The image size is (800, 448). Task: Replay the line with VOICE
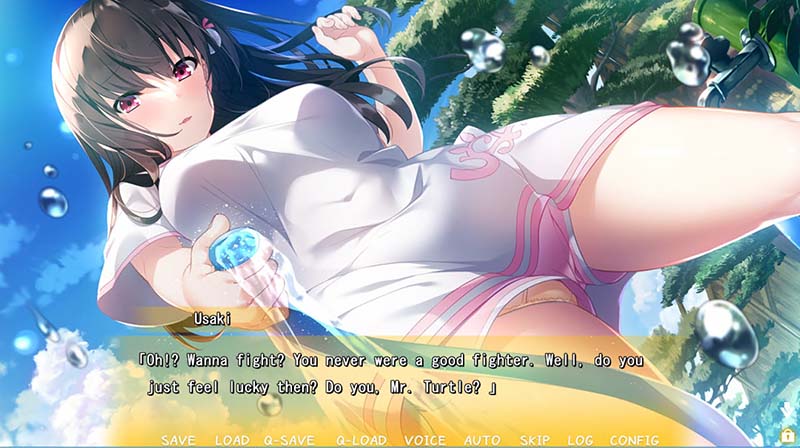[425, 440]
